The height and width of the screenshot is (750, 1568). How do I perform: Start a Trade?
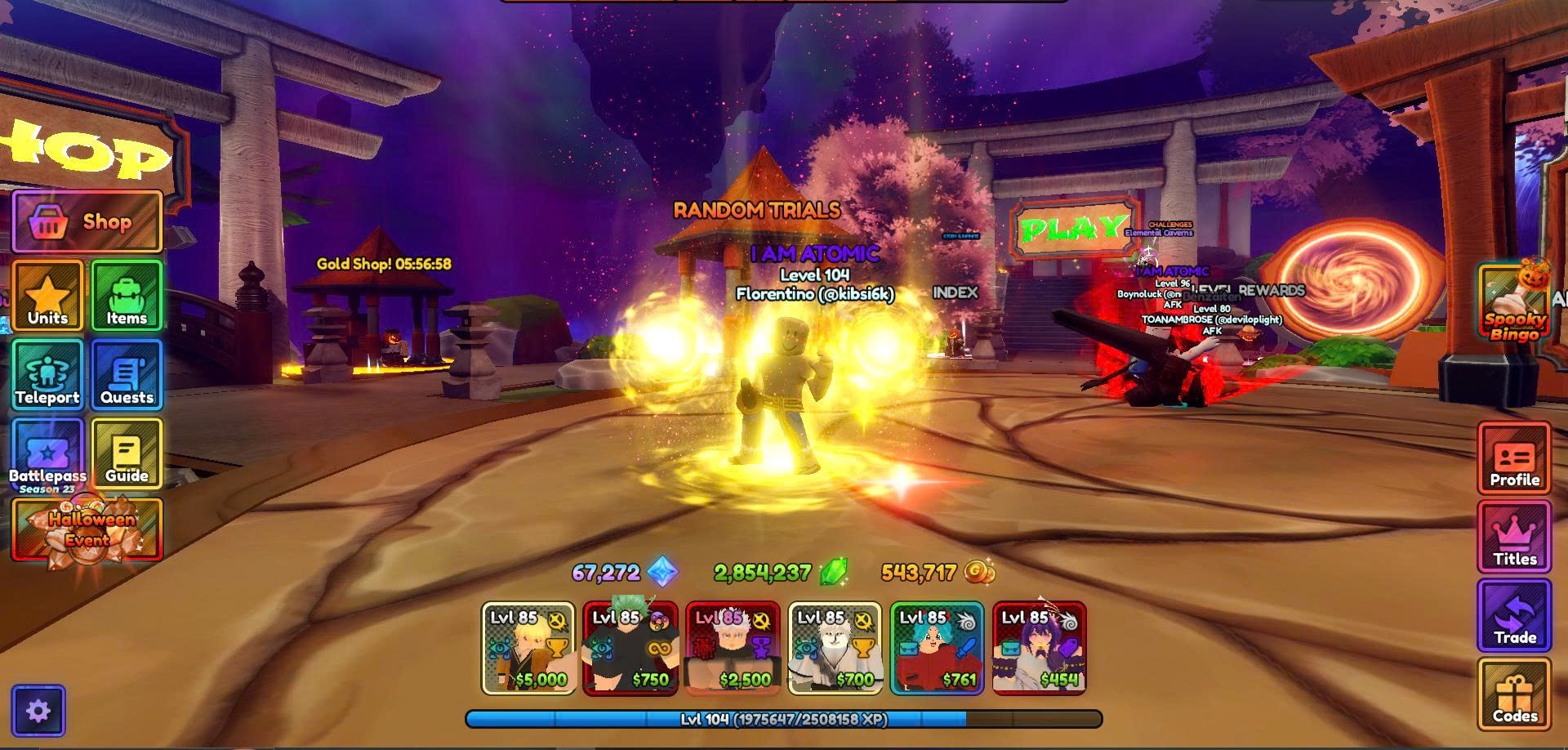1514,616
